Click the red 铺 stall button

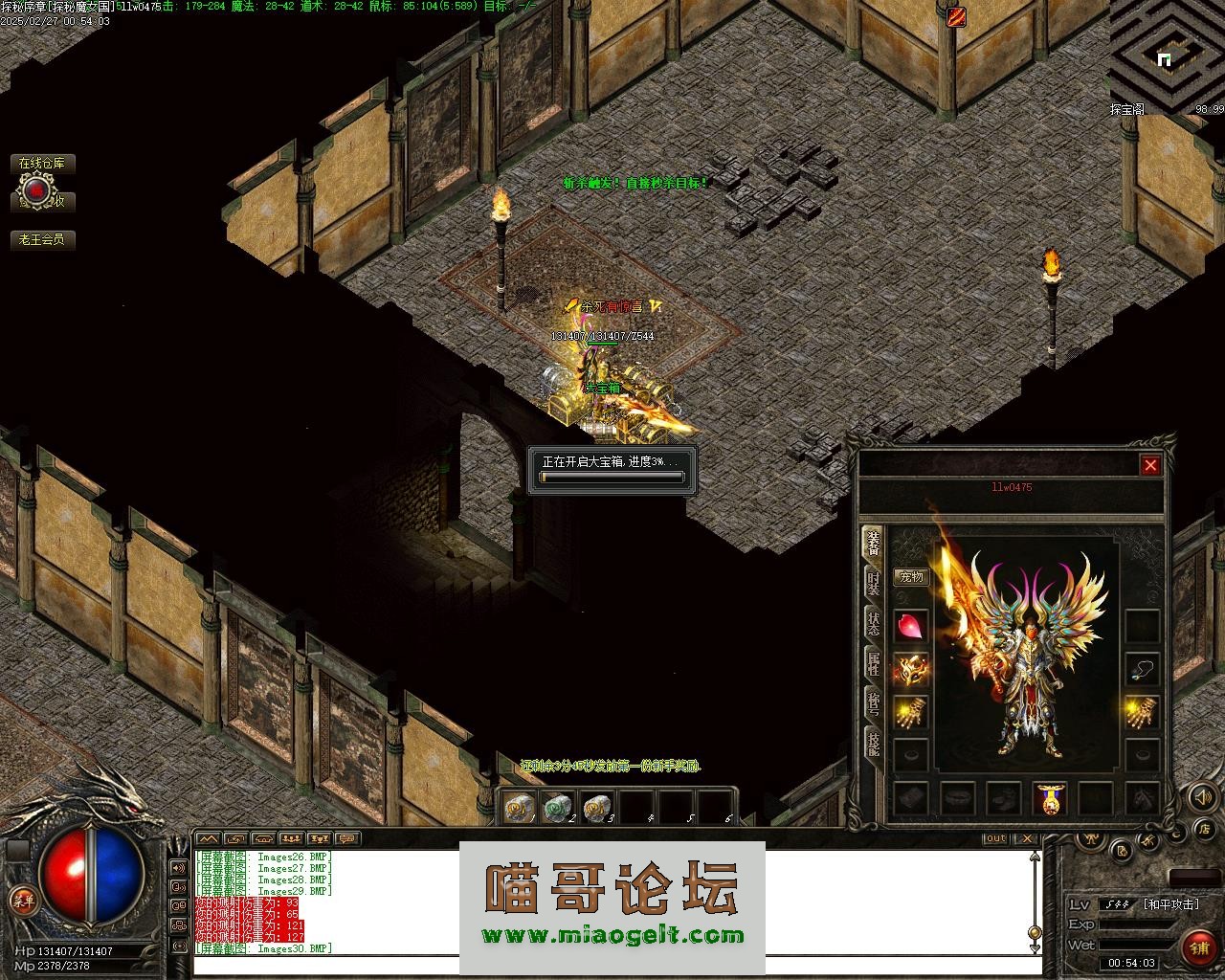click(1198, 947)
